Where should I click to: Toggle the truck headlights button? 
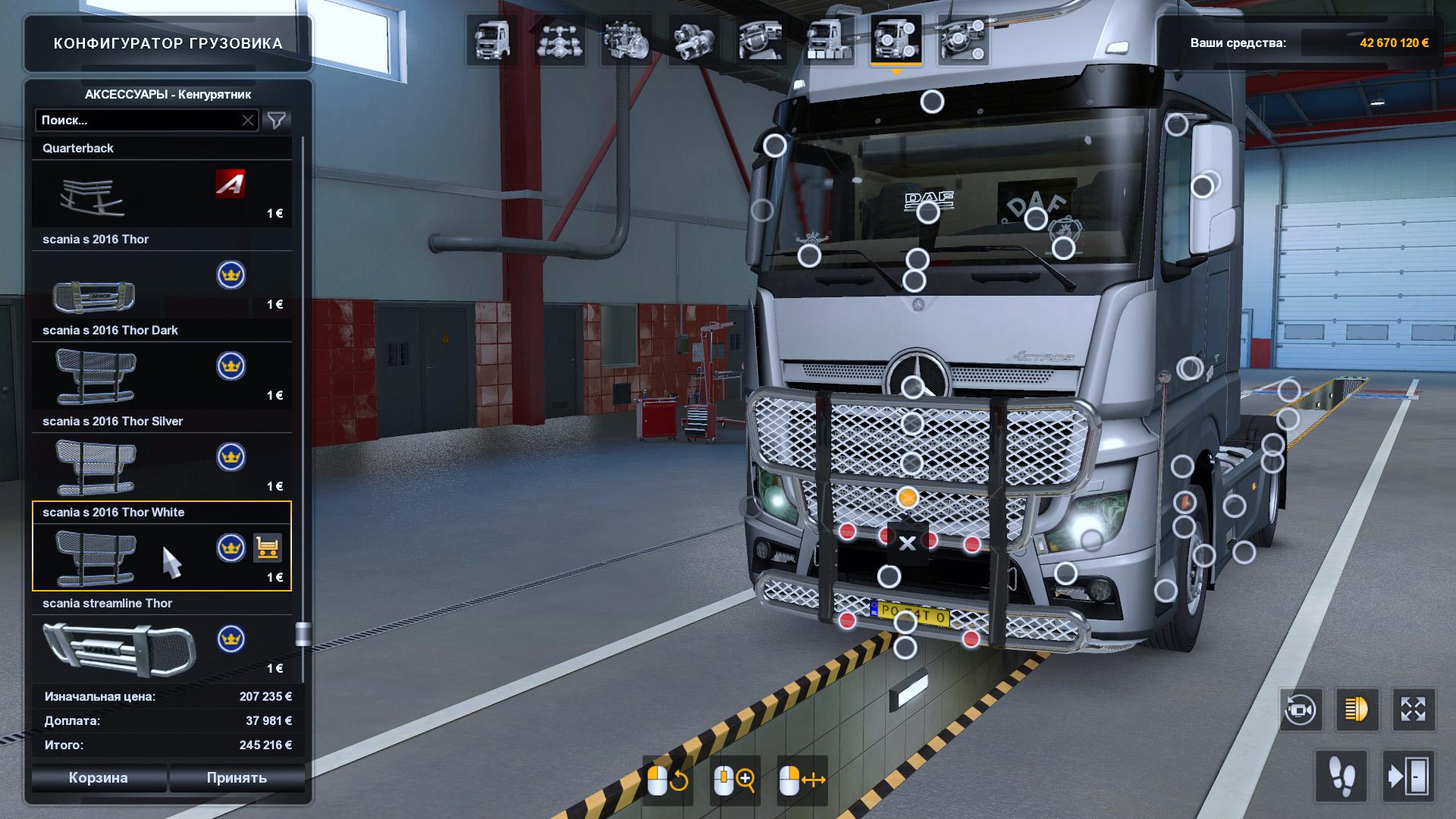point(1357,710)
